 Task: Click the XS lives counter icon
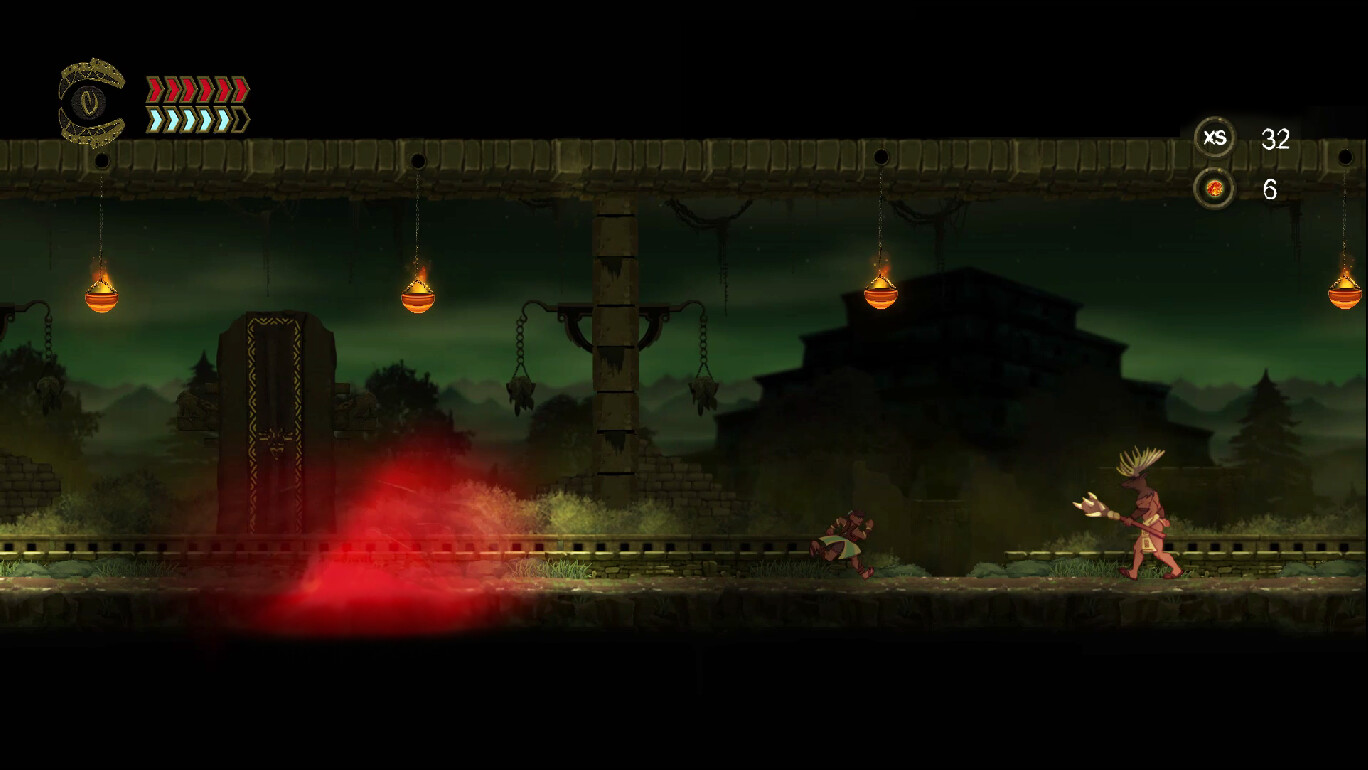pos(1214,139)
